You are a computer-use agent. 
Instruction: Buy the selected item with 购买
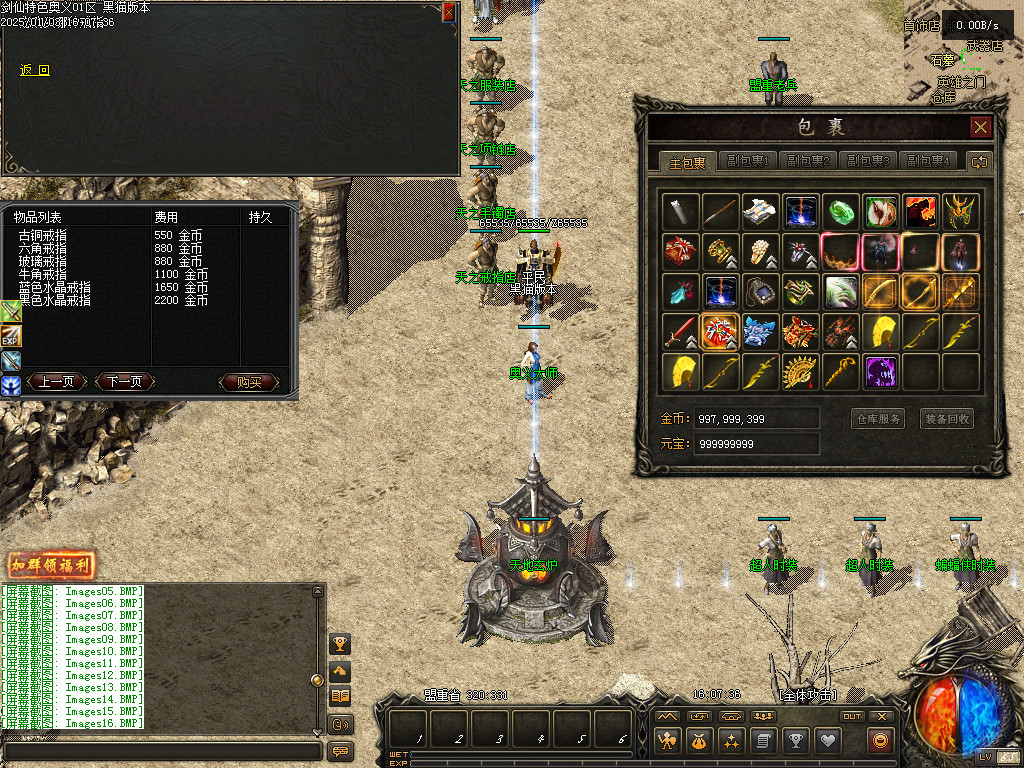[247, 382]
